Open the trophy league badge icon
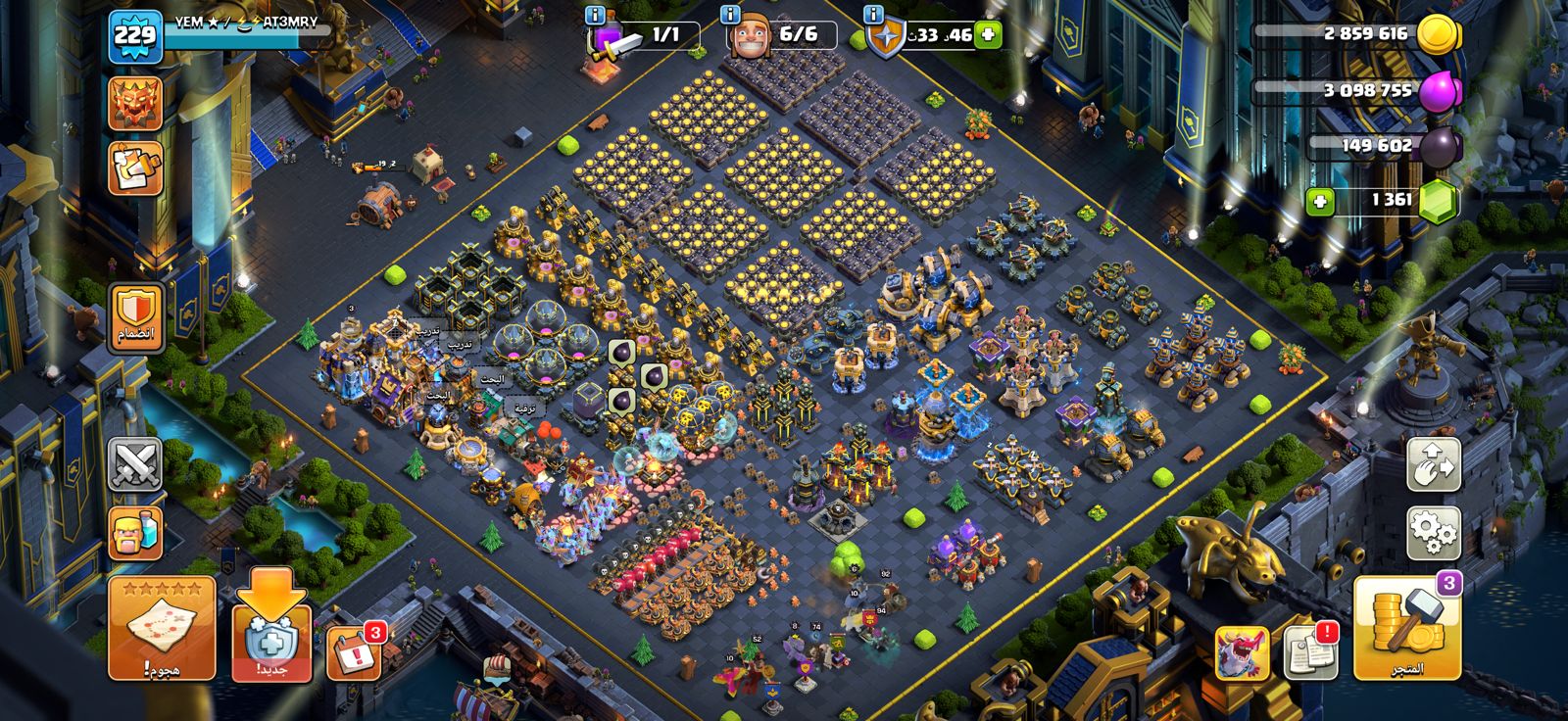 (135, 103)
